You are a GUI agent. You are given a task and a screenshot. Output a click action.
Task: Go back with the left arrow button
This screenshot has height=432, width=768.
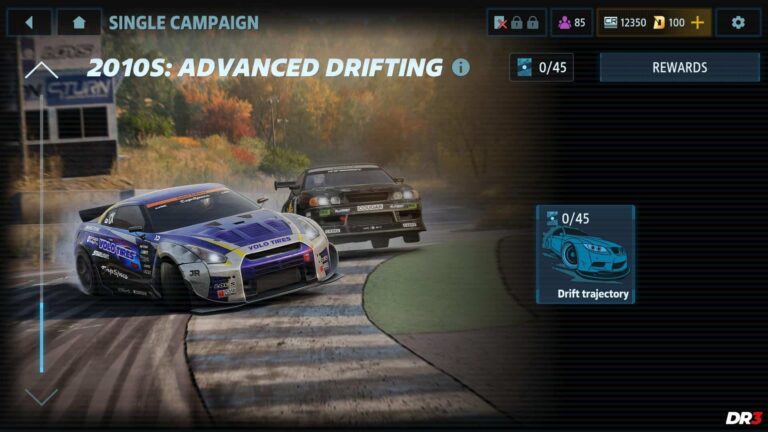coord(29,22)
